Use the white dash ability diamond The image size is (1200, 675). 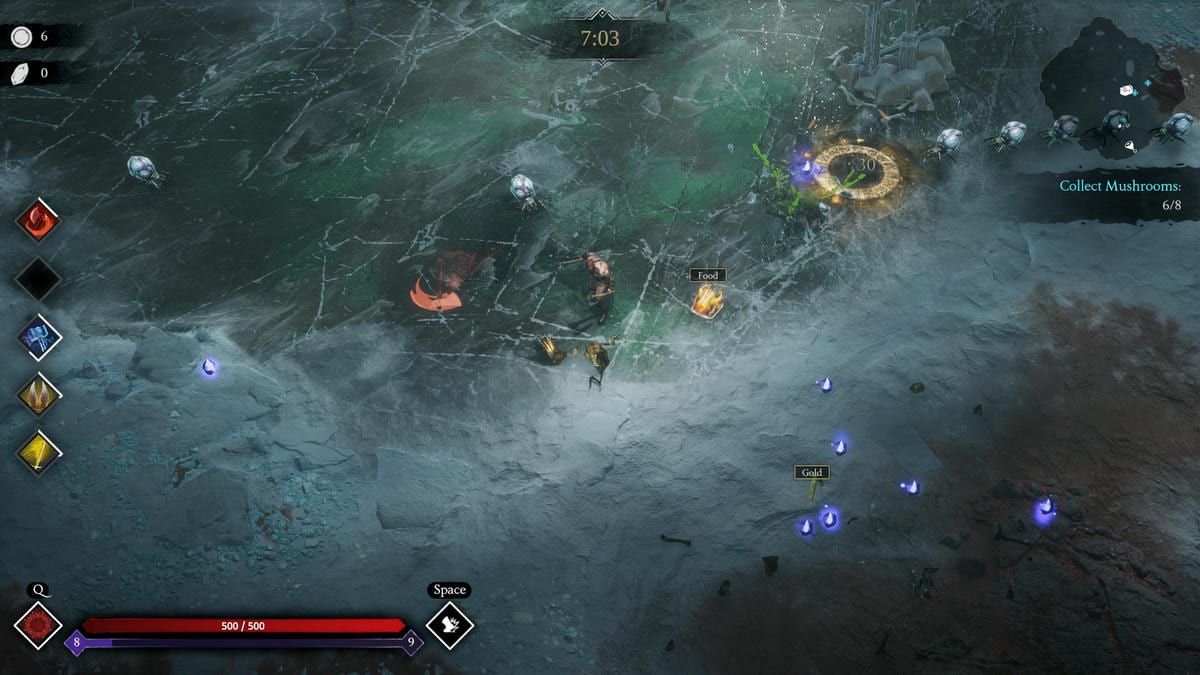[x=449, y=625]
